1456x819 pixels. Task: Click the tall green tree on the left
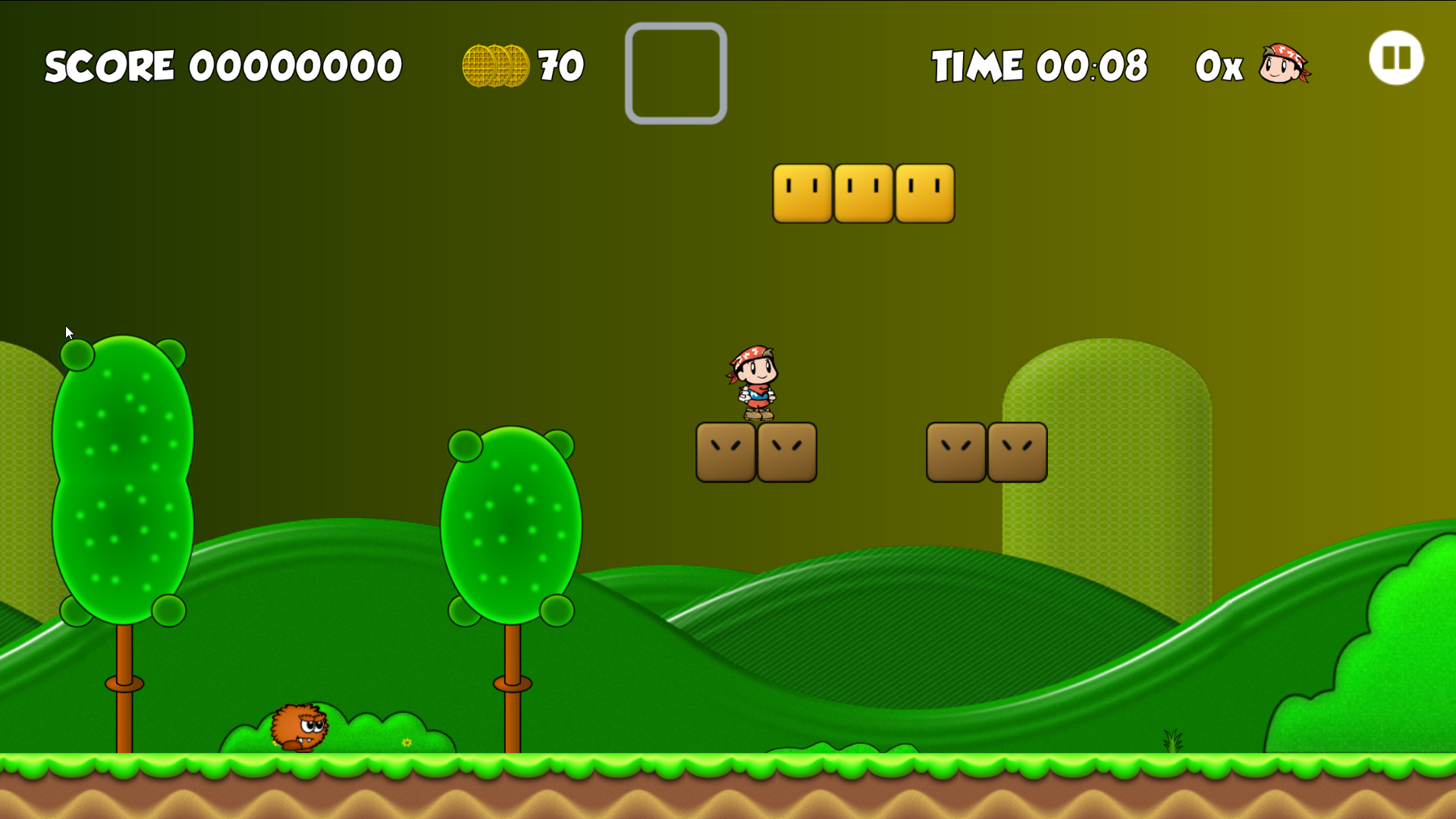[123, 478]
